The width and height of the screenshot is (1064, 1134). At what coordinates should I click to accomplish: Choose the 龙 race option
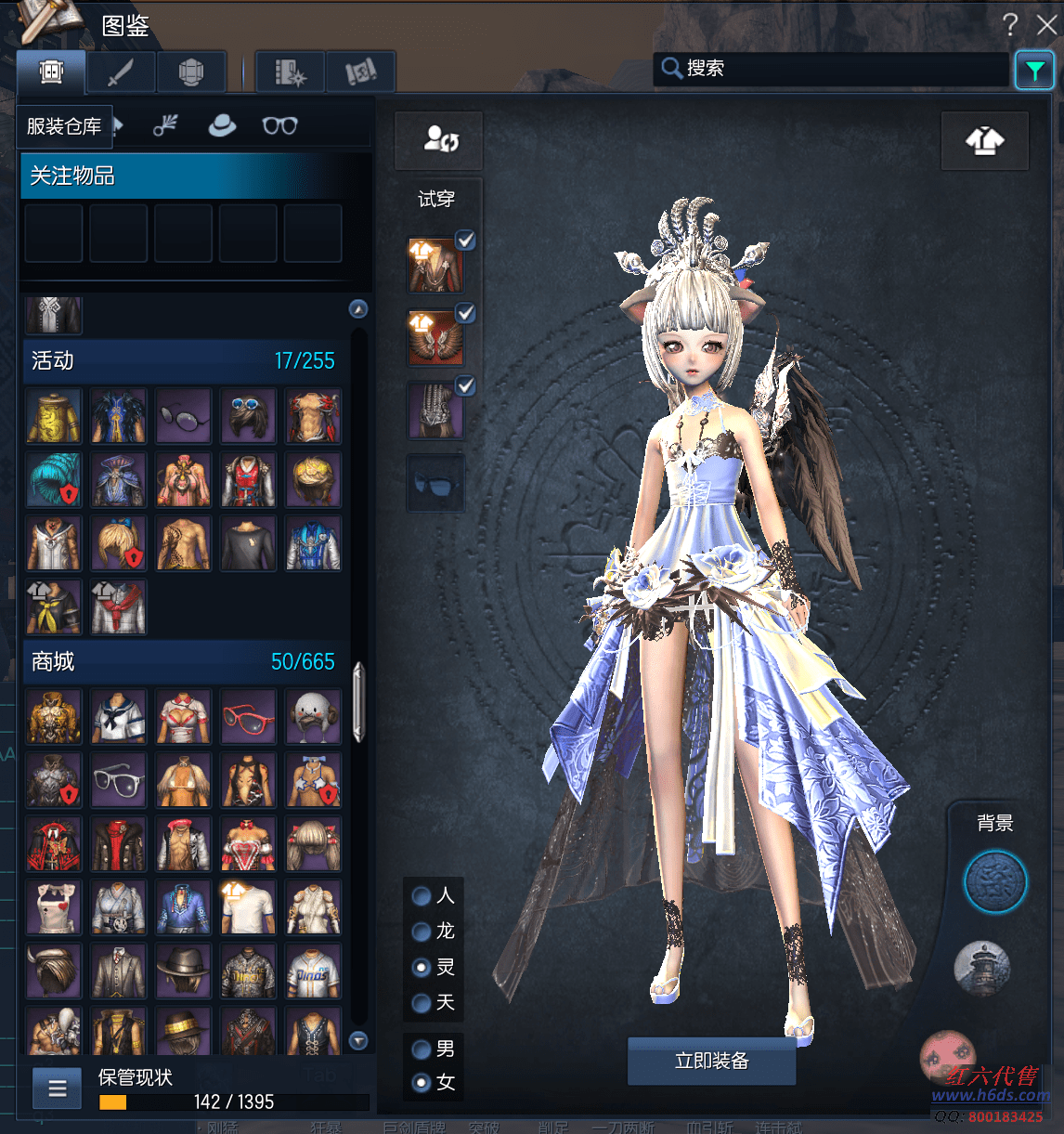(x=422, y=932)
